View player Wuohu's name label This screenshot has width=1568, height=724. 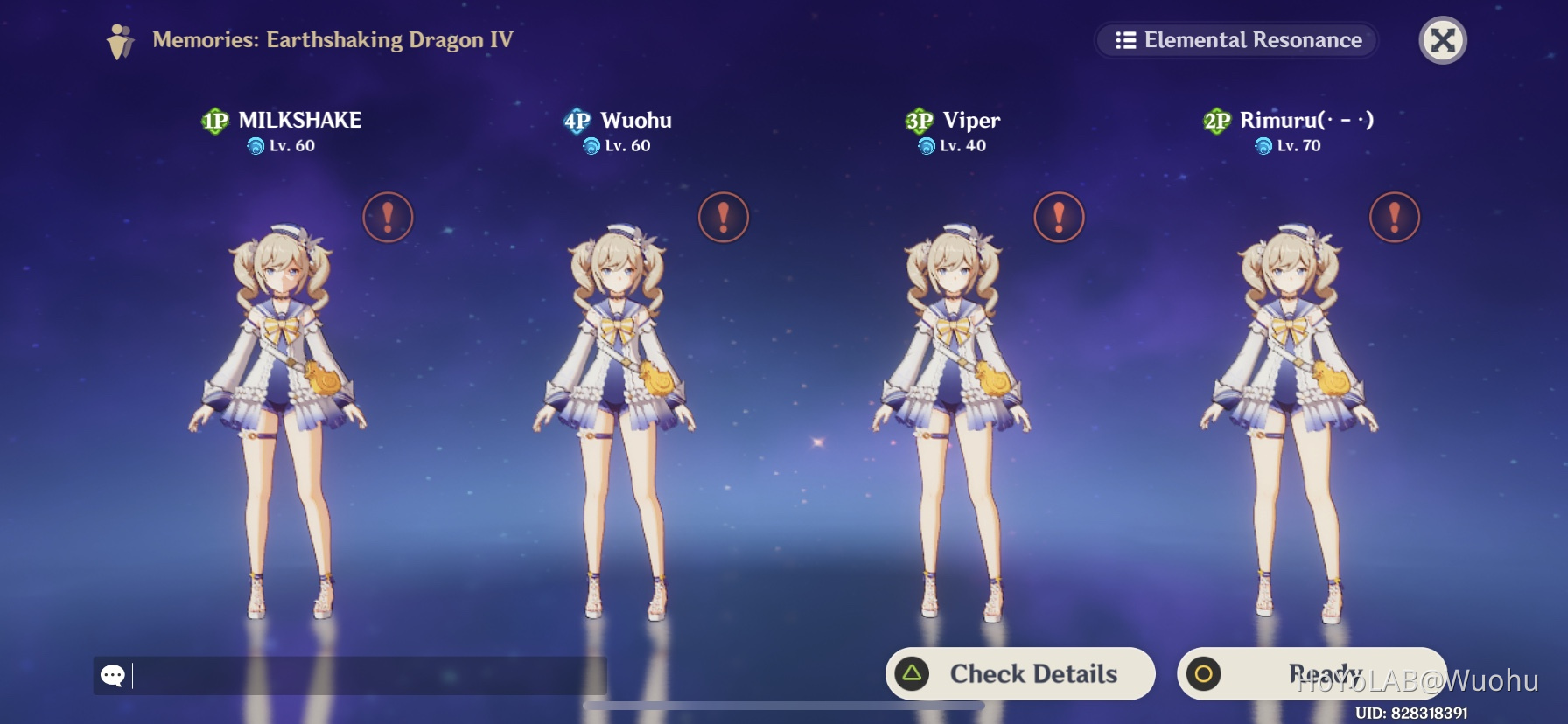[636, 120]
